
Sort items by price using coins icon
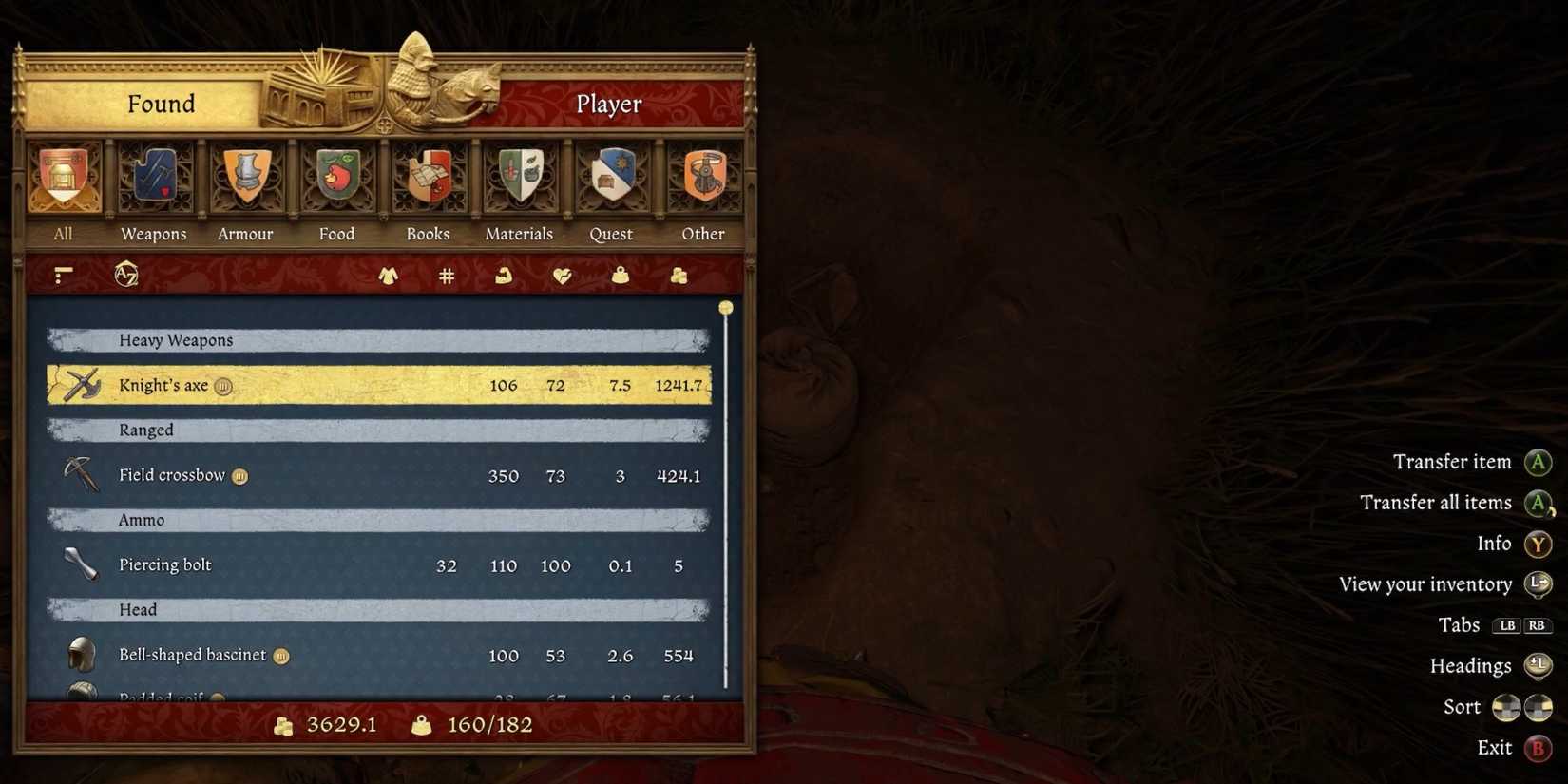[x=679, y=276]
